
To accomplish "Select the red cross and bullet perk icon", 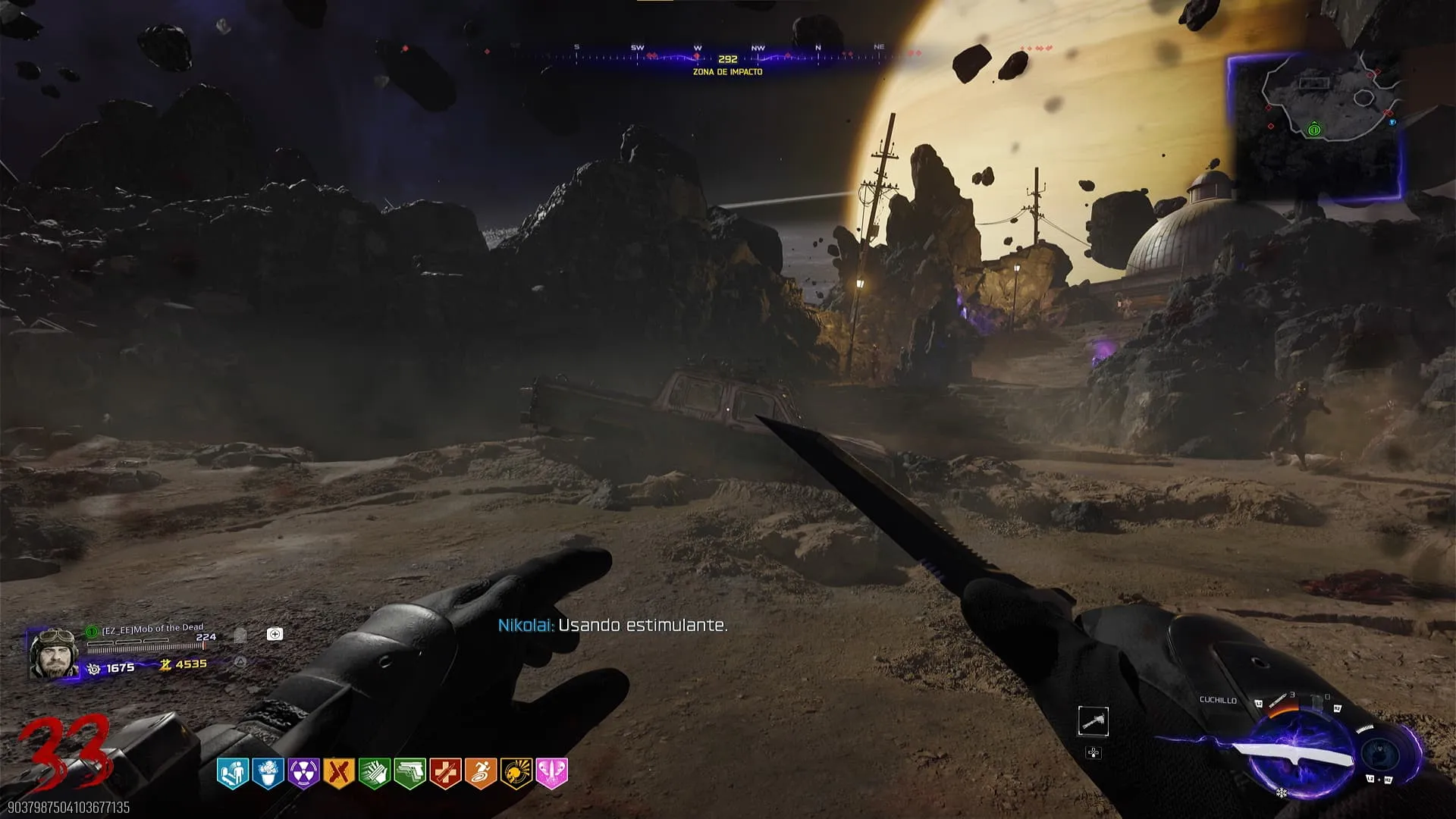I will point(445,773).
